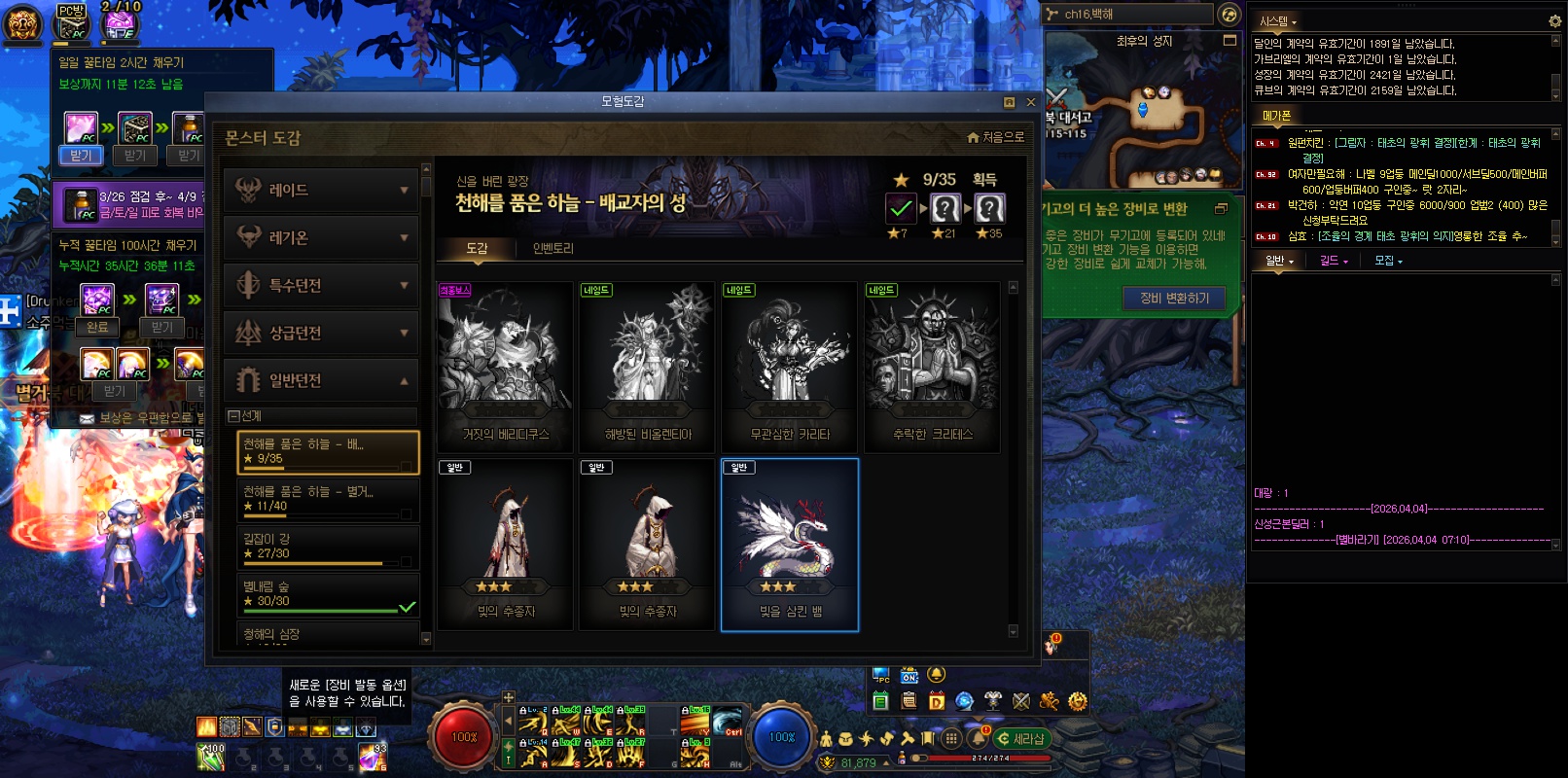The height and width of the screenshot is (778, 1568).
Task: Collapse the 일반던전 category
Action: point(321,380)
